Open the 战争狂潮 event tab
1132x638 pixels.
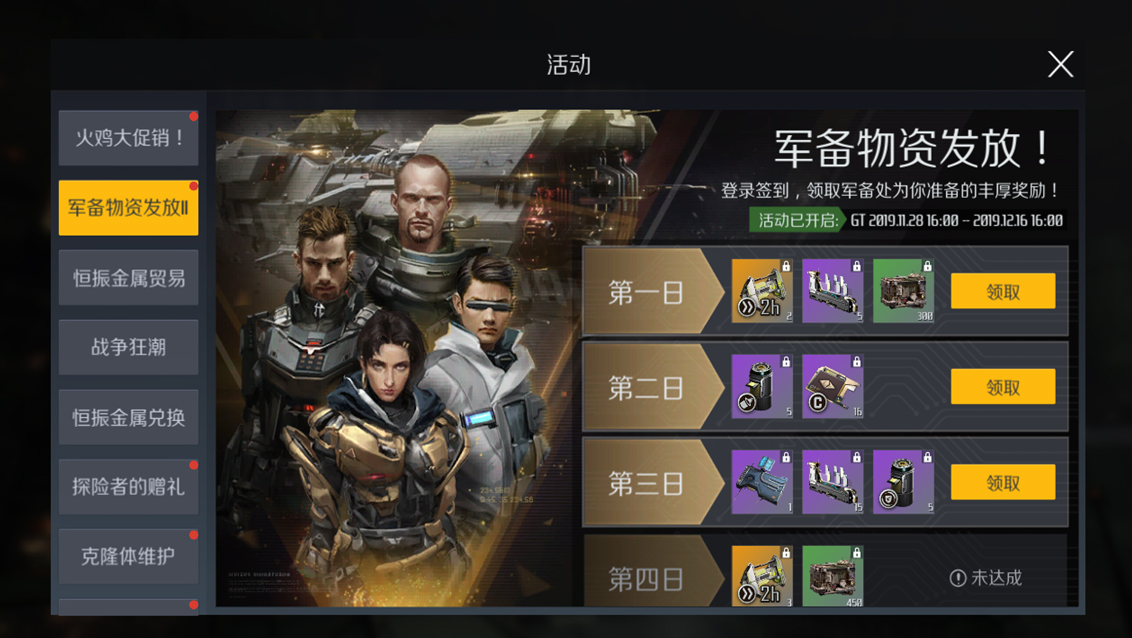[x=129, y=347]
